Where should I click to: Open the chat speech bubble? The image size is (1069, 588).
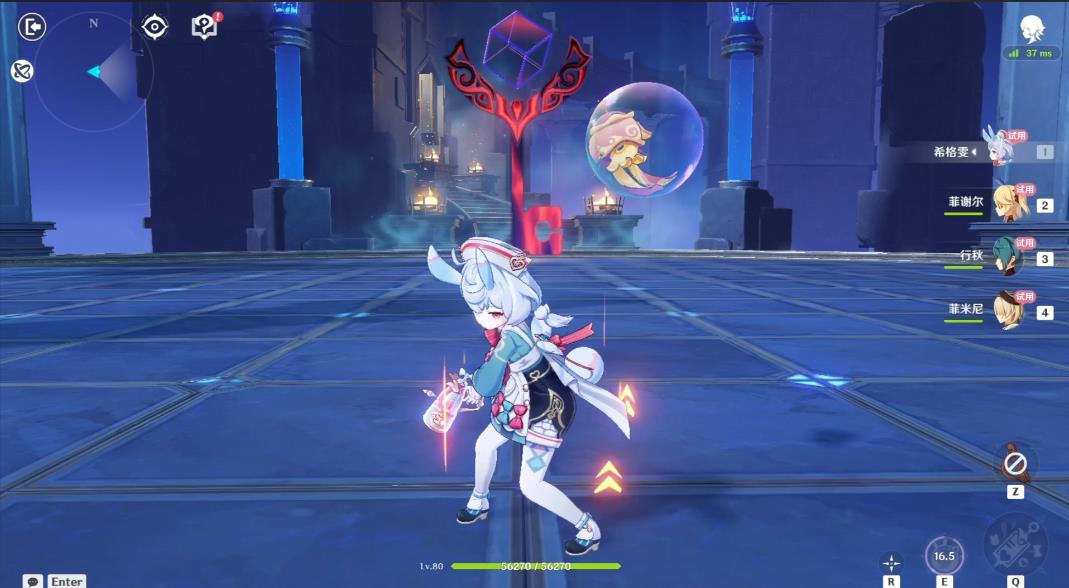point(33,581)
